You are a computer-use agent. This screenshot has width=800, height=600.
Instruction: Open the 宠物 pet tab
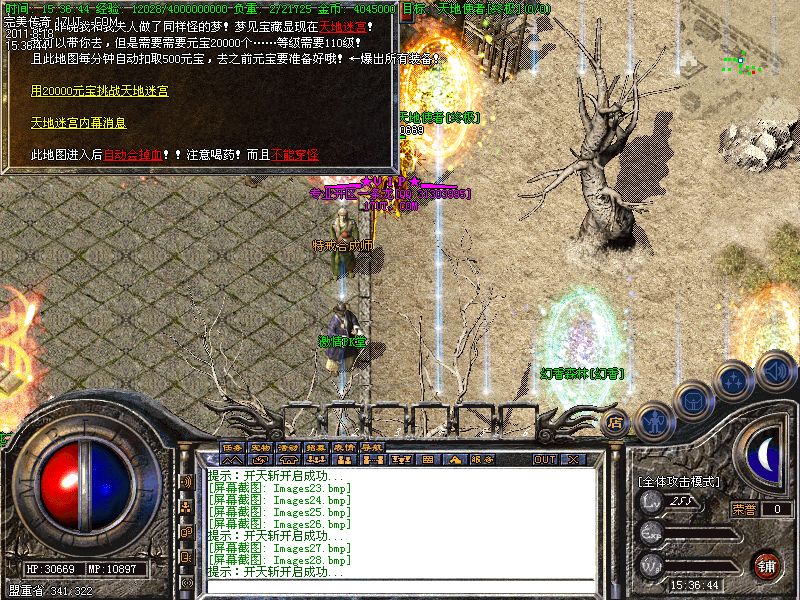click(x=260, y=447)
